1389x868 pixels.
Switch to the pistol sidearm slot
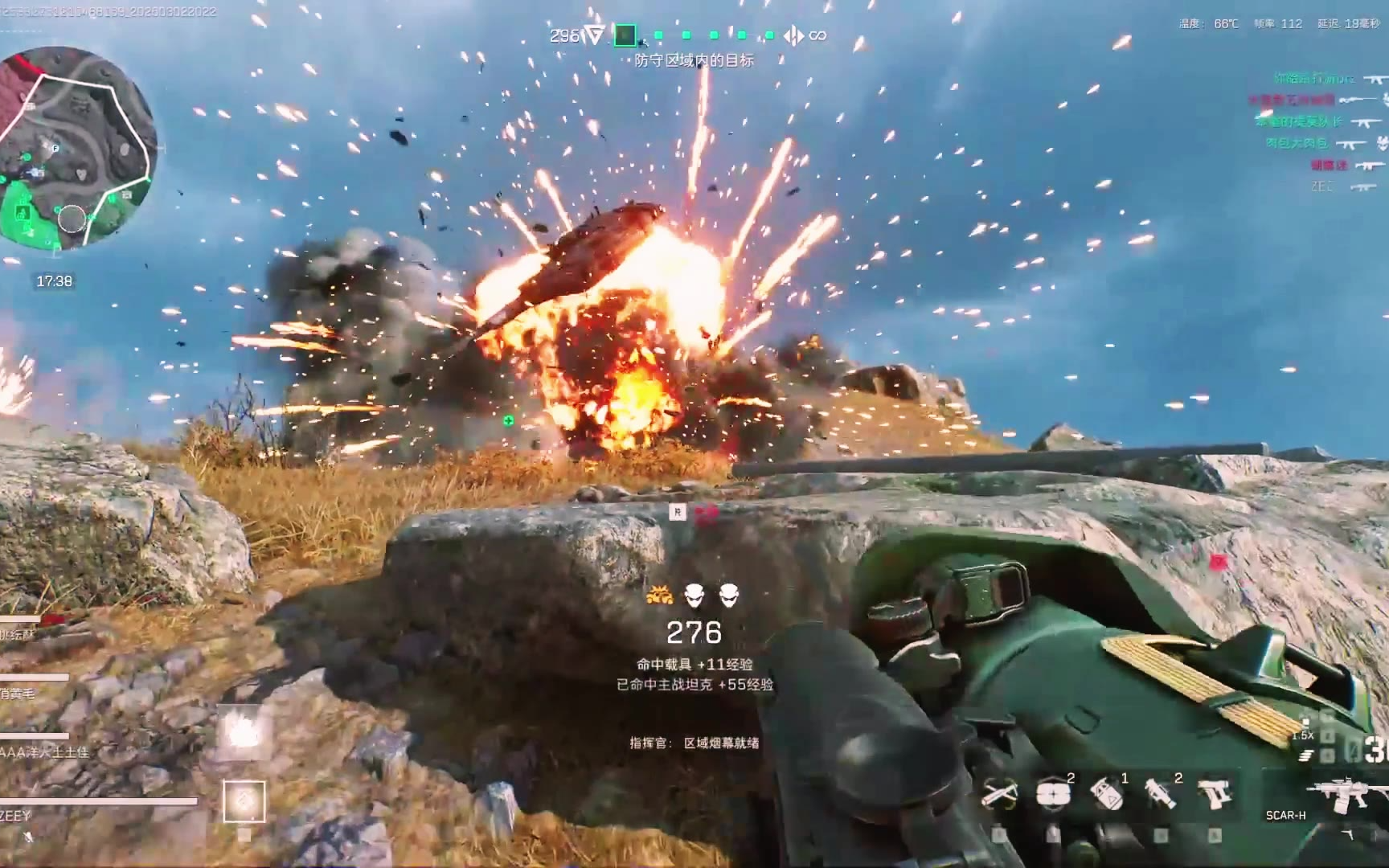[x=1214, y=793]
